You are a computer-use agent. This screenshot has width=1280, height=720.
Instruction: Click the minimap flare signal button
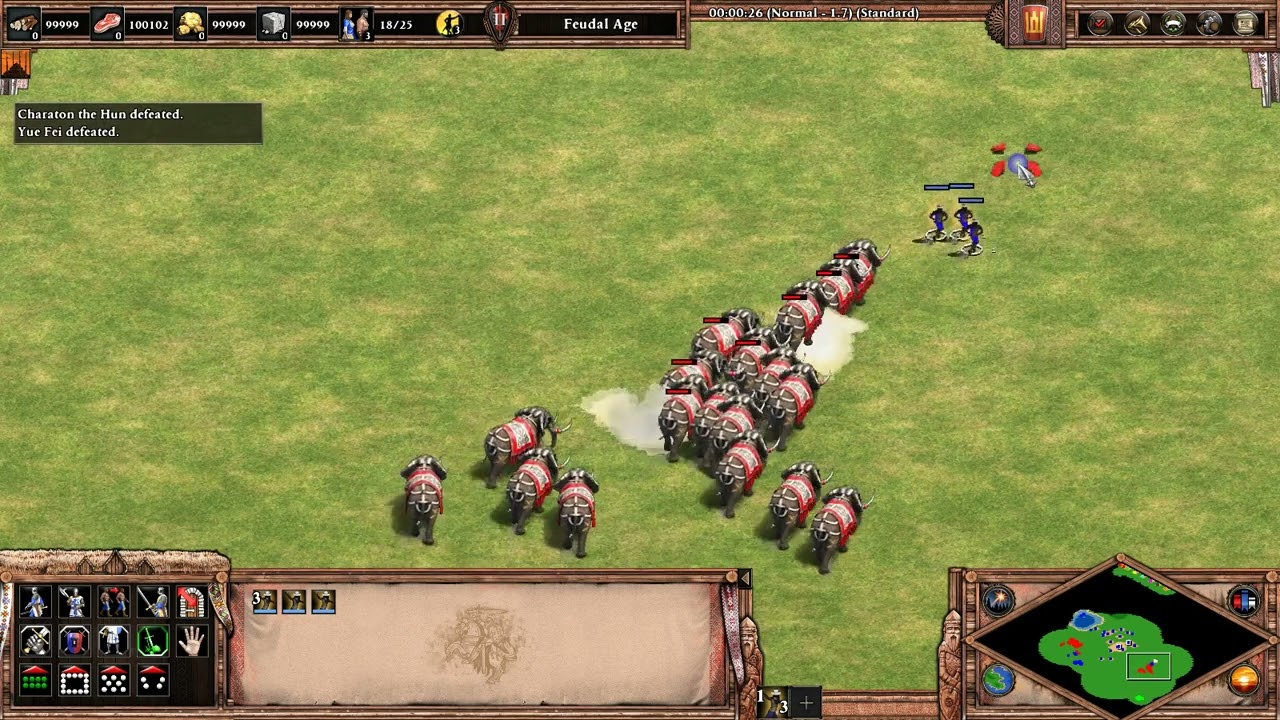coord(998,600)
